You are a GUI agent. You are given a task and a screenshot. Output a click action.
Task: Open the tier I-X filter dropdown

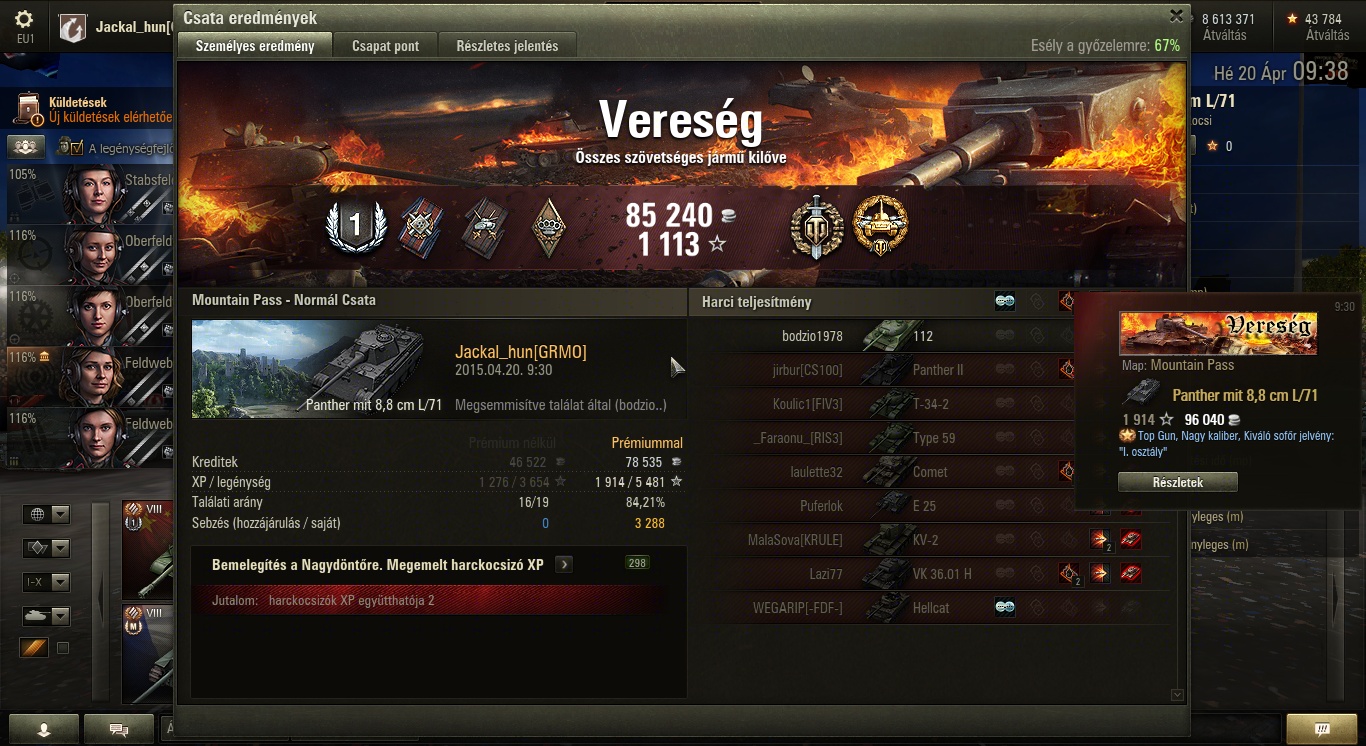click(x=47, y=582)
